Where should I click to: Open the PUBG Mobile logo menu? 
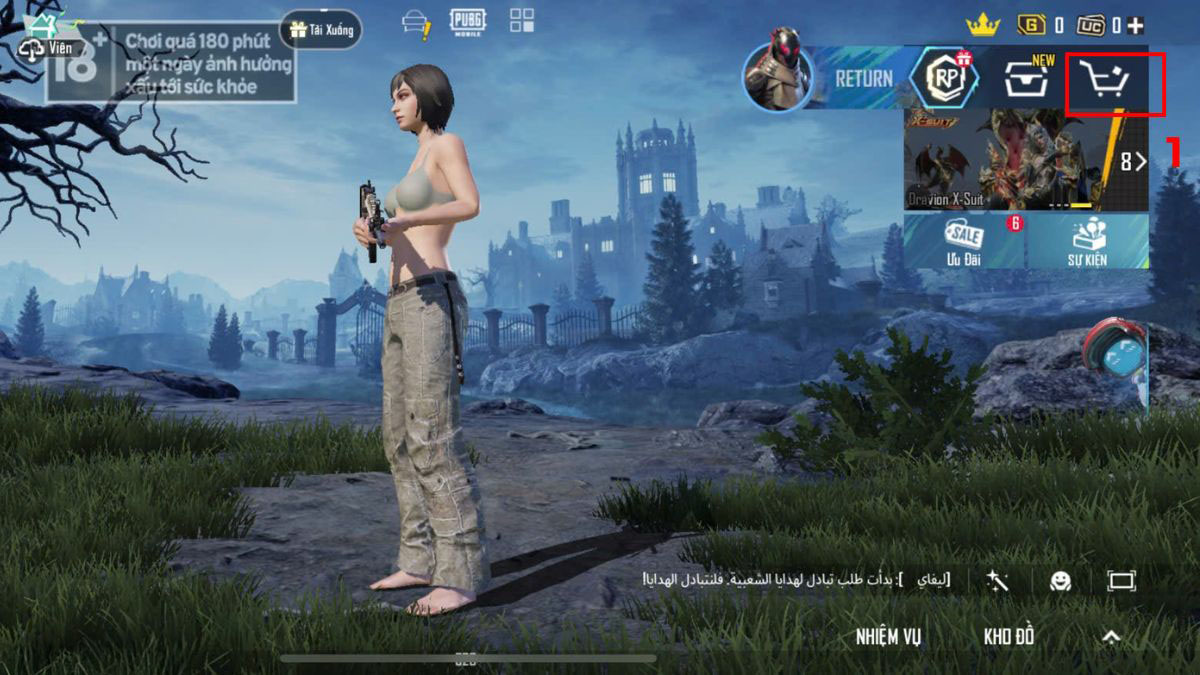467,22
